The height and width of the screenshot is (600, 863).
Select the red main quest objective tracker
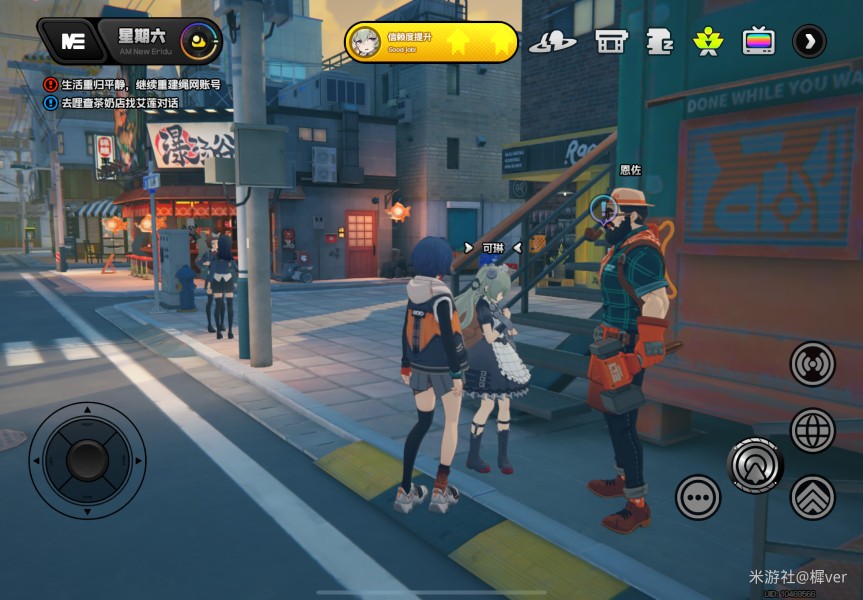[x=133, y=85]
